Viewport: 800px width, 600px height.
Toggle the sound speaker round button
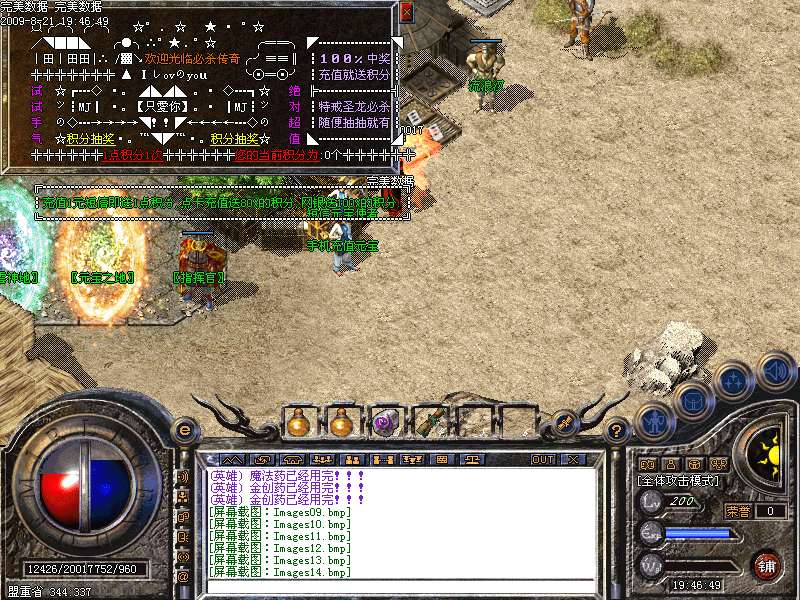coord(775,370)
